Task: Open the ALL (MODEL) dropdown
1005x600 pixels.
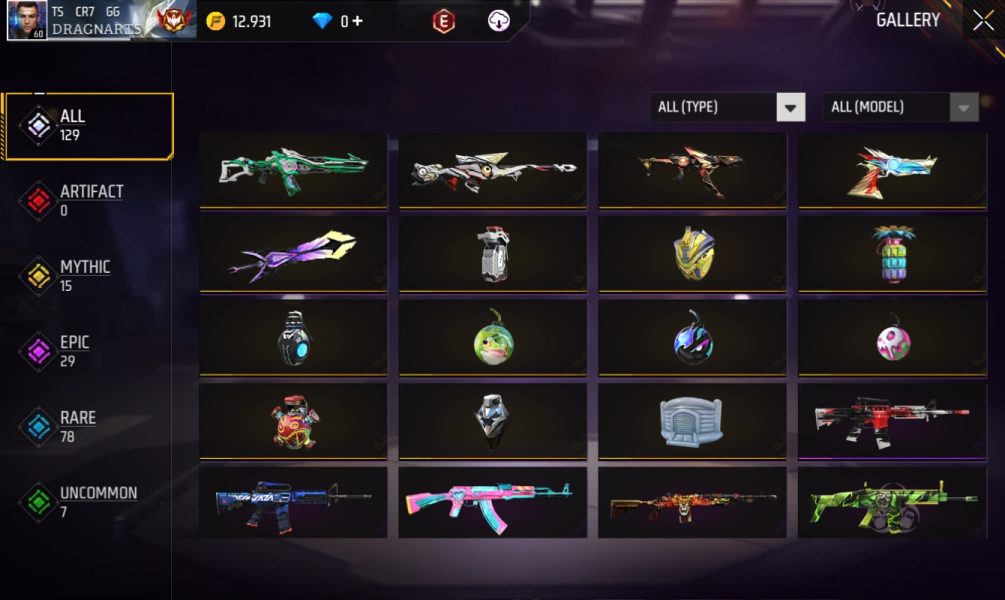Action: [900, 107]
